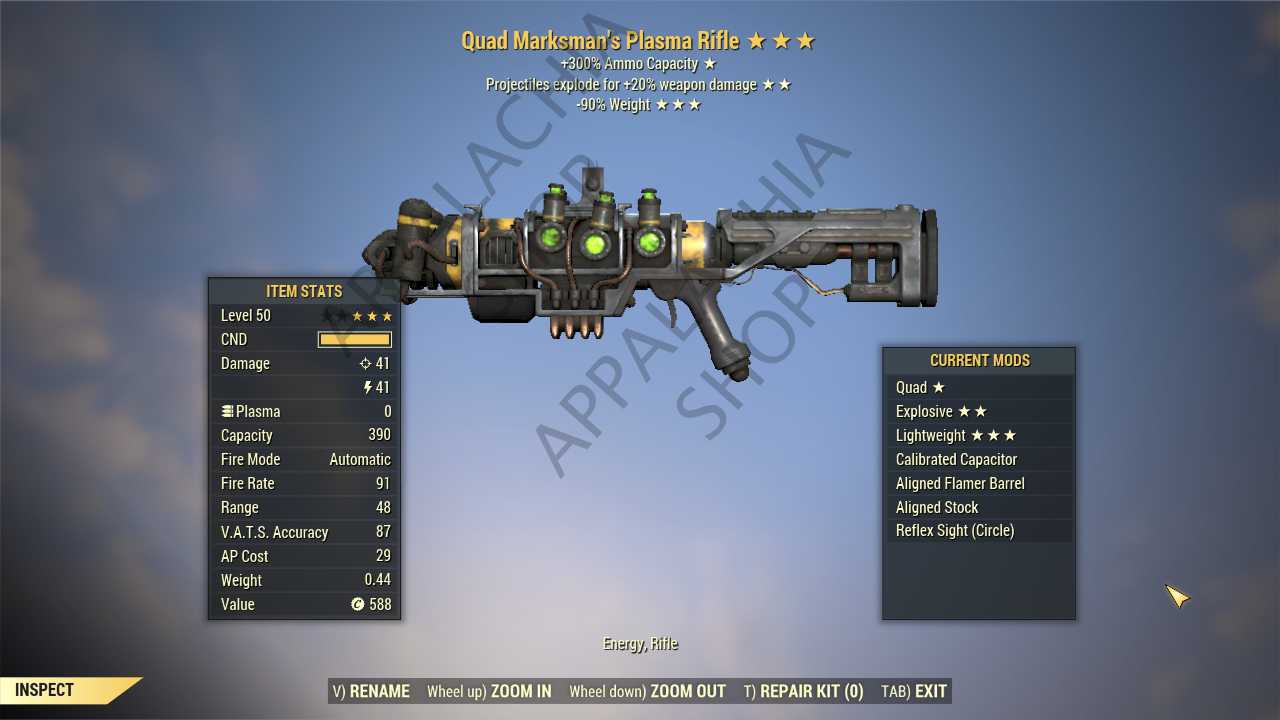Click the RENAME button
Image resolution: width=1280 pixels, height=720 pixels.
pyautogui.click(x=370, y=691)
